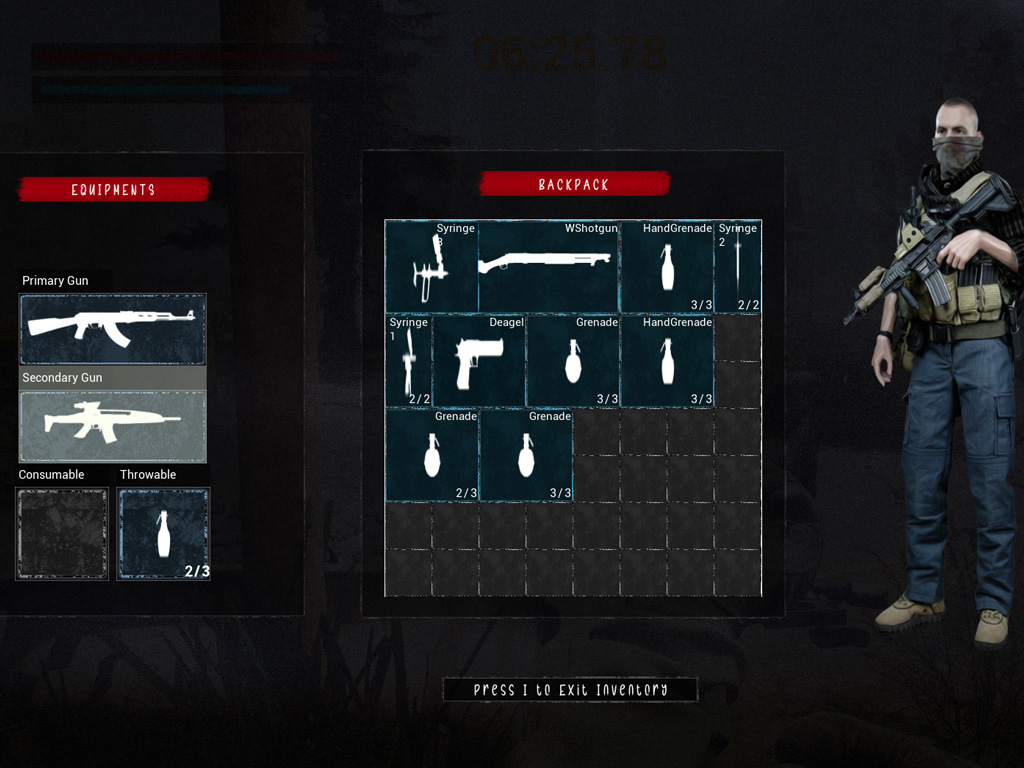Pick the Syringe 3 item in backpack
The height and width of the screenshot is (768, 1024).
[x=432, y=267]
